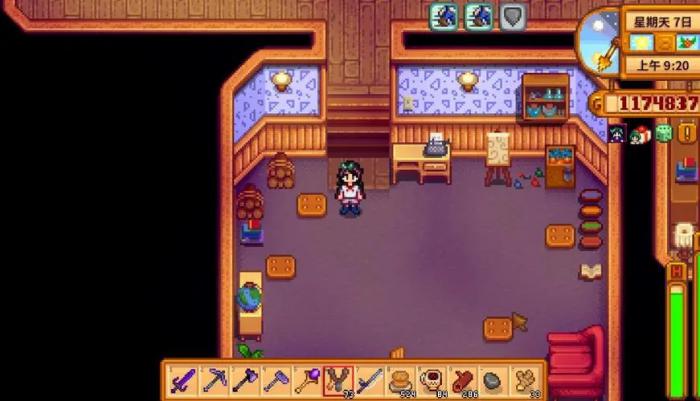Viewport: 700px width, 401px height.
Task: Select the pickaxe in the hotbar
Action: tap(214, 381)
